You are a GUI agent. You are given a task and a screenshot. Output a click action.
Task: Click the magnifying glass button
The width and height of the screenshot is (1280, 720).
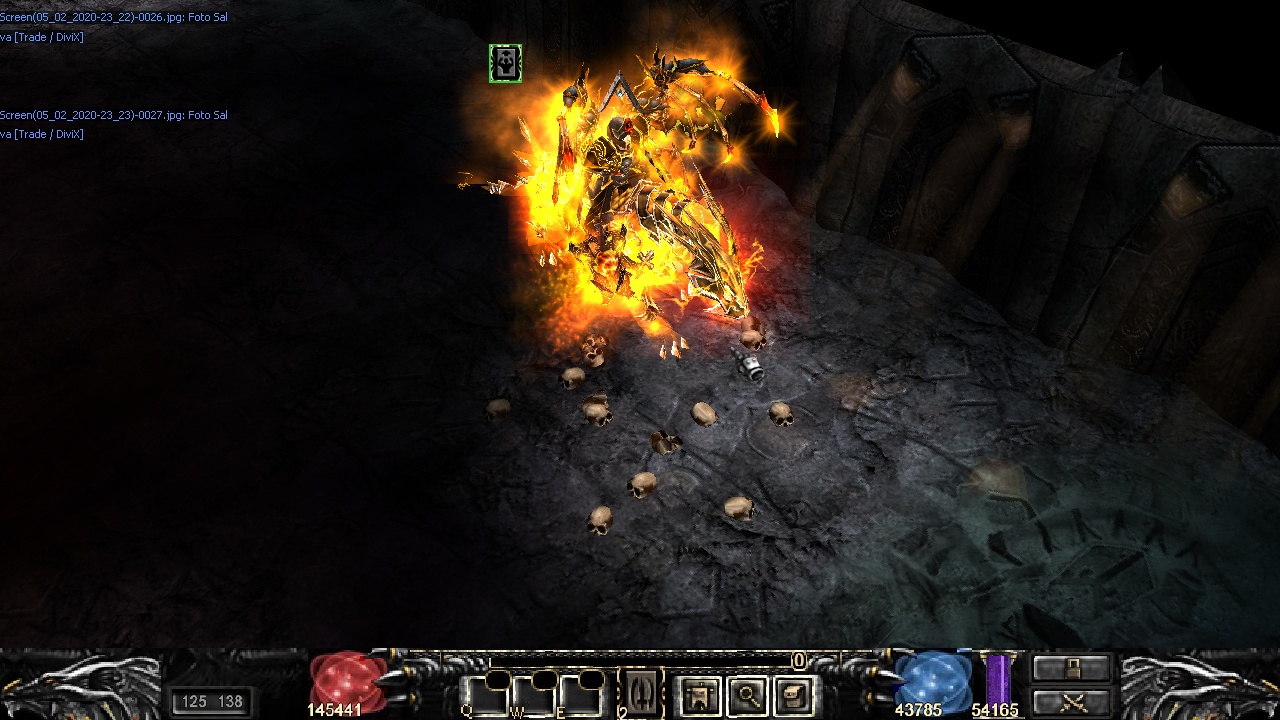(x=747, y=696)
